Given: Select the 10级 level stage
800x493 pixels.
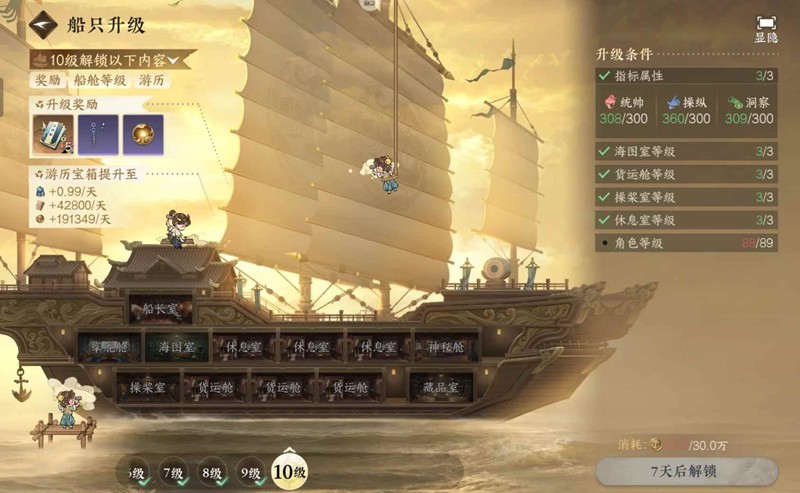Looking at the screenshot, I should click(x=289, y=471).
